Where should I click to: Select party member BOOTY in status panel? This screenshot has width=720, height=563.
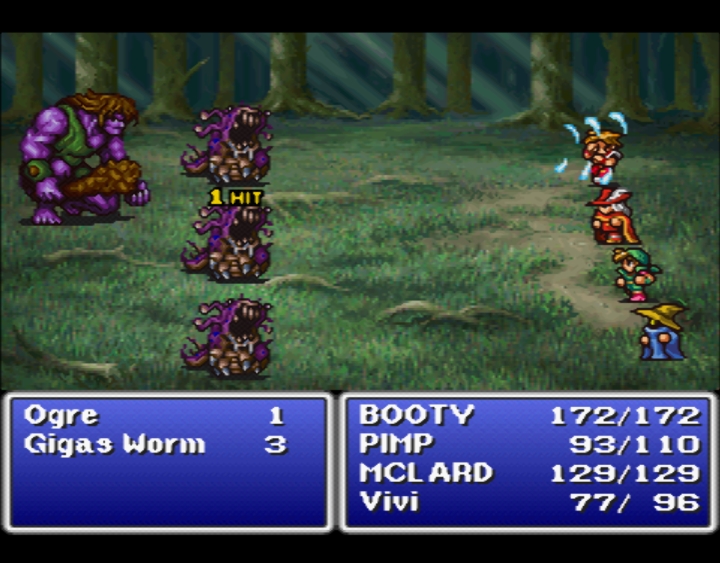point(416,416)
